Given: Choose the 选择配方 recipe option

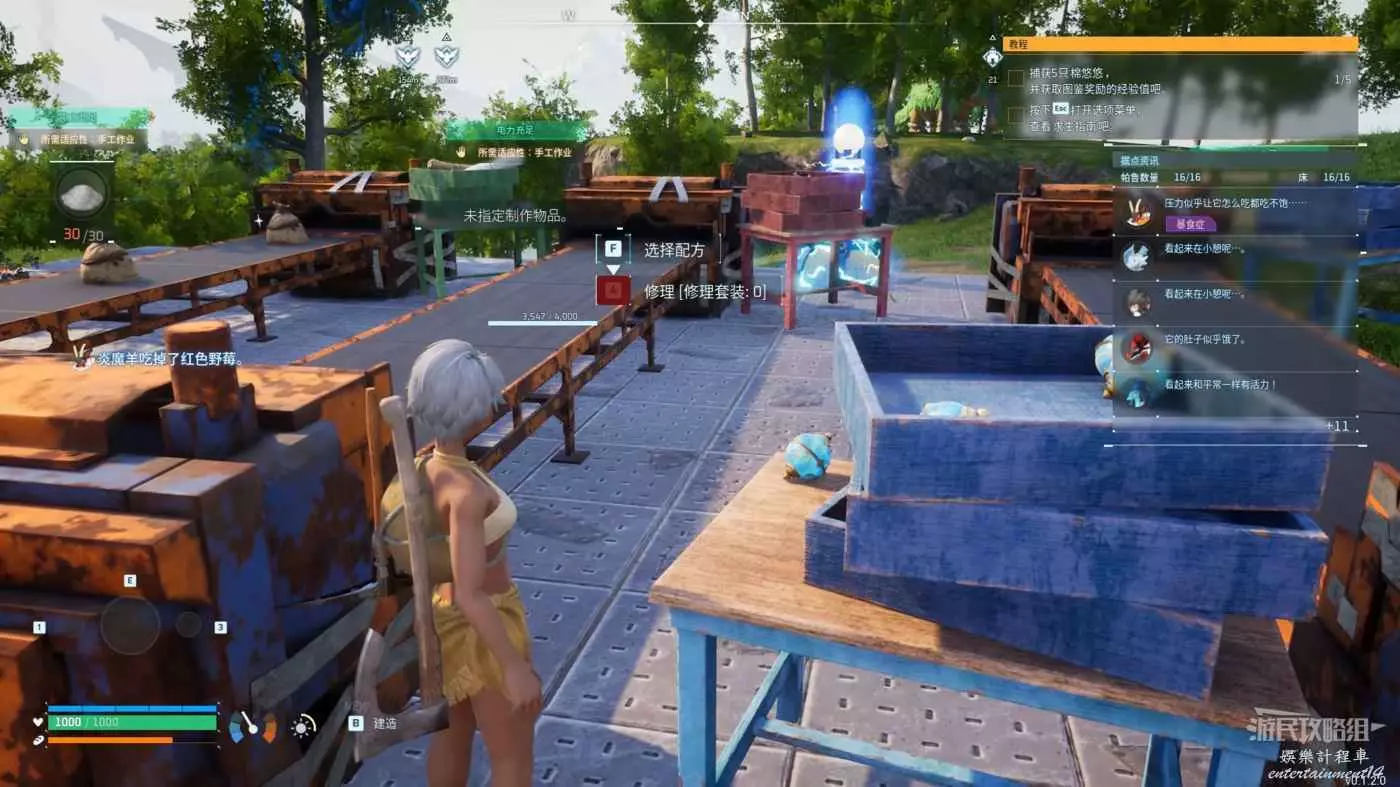Looking at the screenshot, I should (x=661, y=250).
